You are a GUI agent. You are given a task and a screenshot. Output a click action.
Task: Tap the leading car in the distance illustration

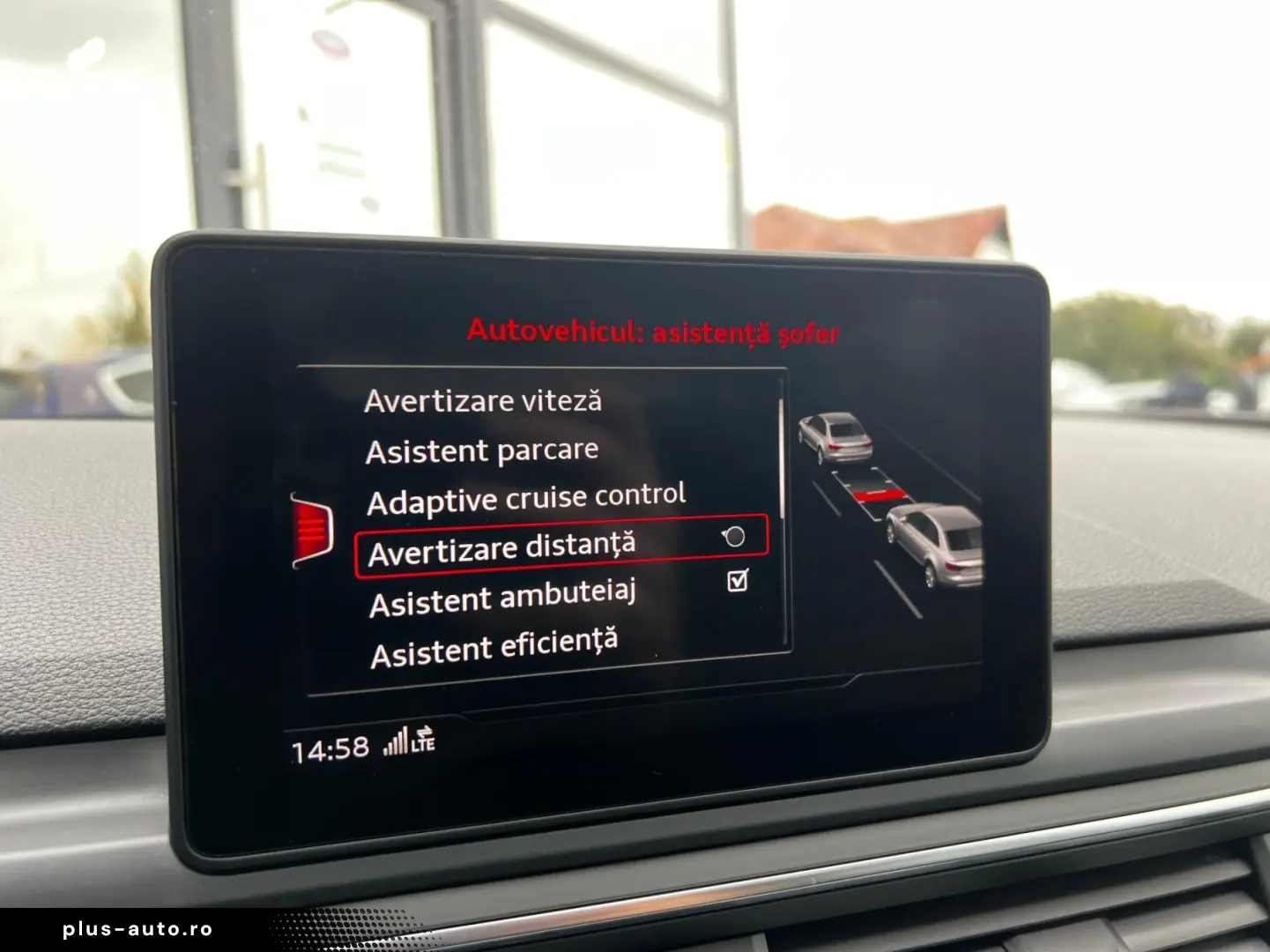[836, 436]
